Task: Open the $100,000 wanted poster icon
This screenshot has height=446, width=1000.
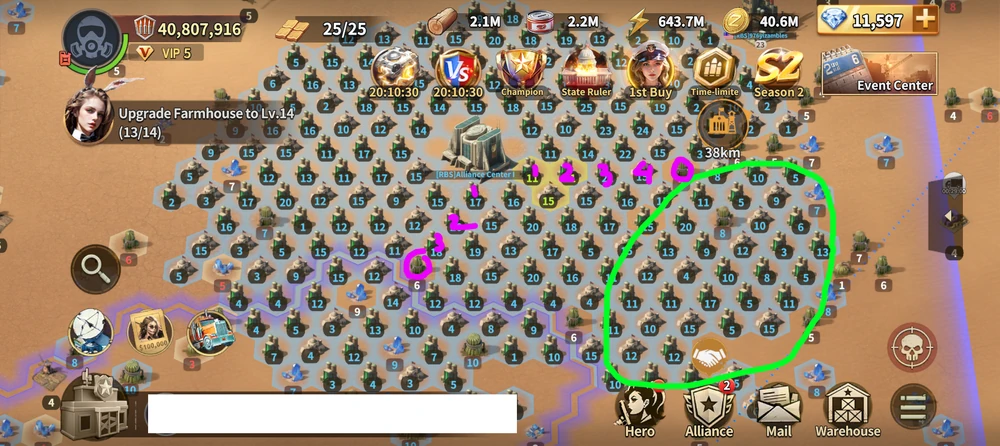Action: [x=150, y=333]
